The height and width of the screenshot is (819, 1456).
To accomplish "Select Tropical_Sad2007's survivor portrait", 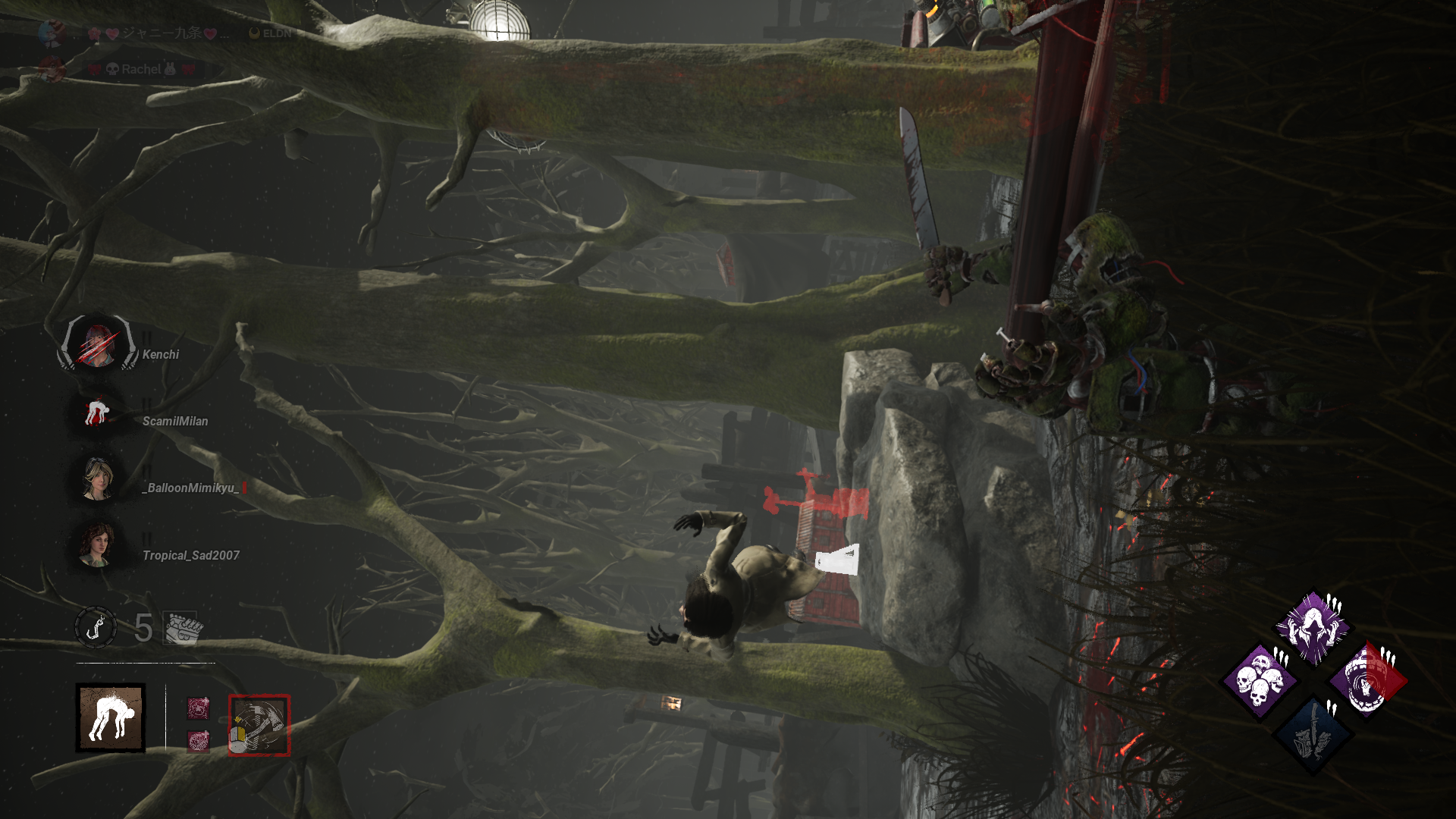I will pyautogui.click(x=96, y=544).
